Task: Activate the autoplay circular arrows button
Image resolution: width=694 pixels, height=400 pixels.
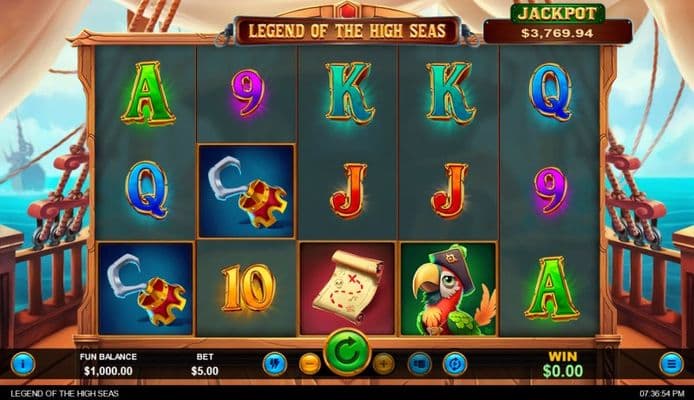Action: pyautogui.click(x=455, y=363)
